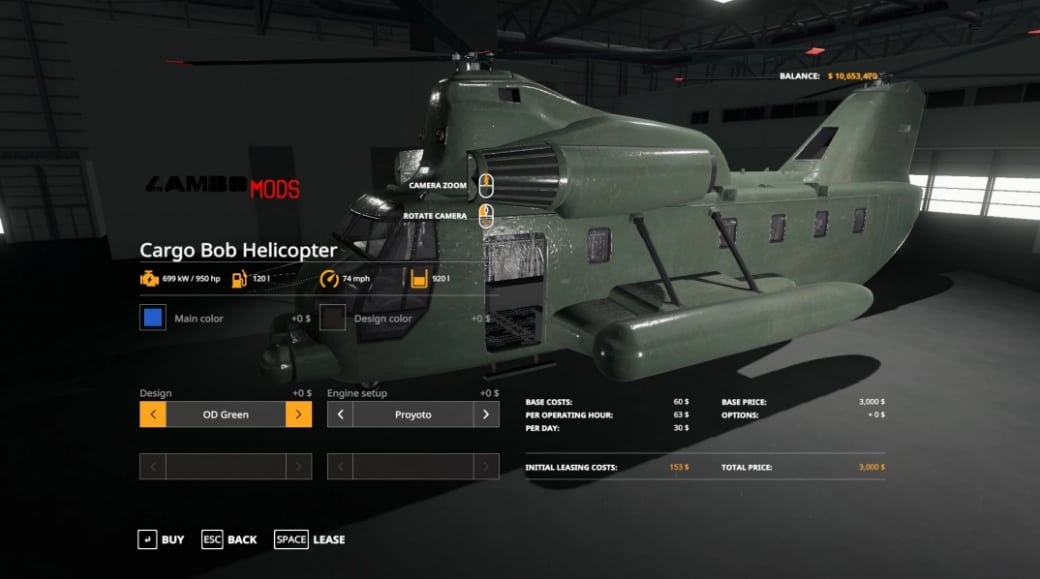
Task: Pick the blue Main color swatch
Action: 153,318
